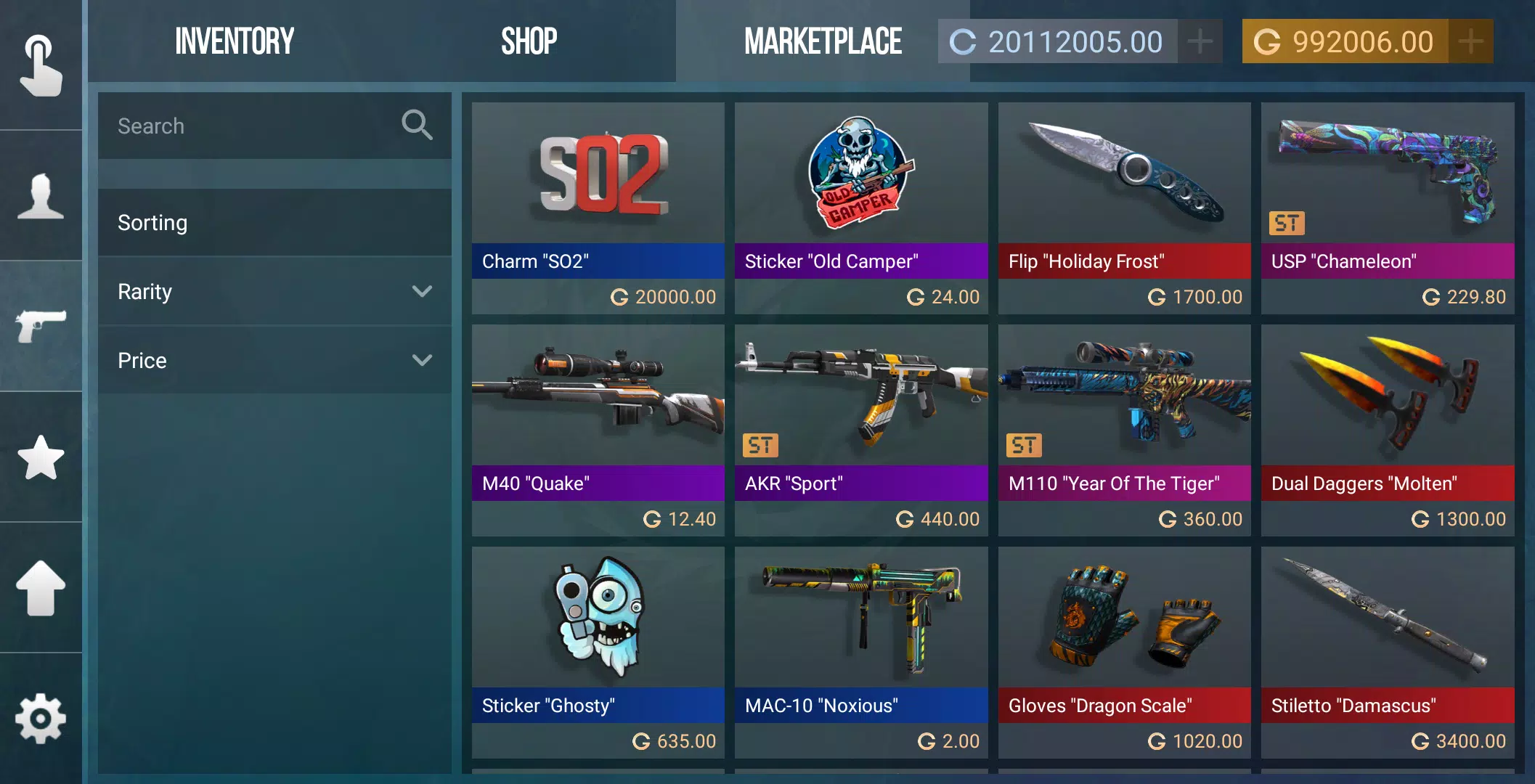
Task: Expand the Price filter
Action: click(x=274, y=359)
